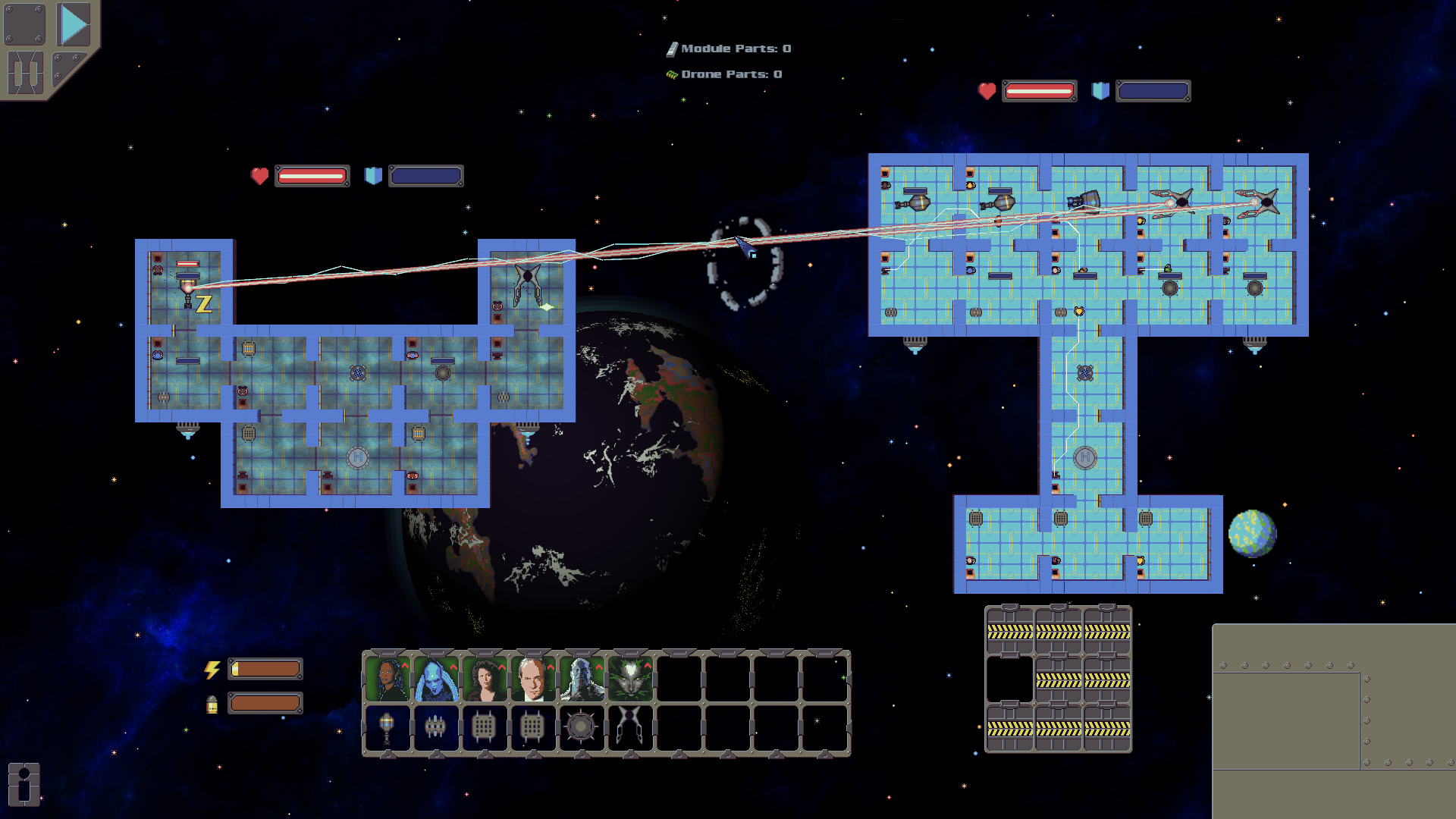Activate the X-shaped claw weapon module slot
The width and height of the screenshot is (1456, 819).
(630, 727)
